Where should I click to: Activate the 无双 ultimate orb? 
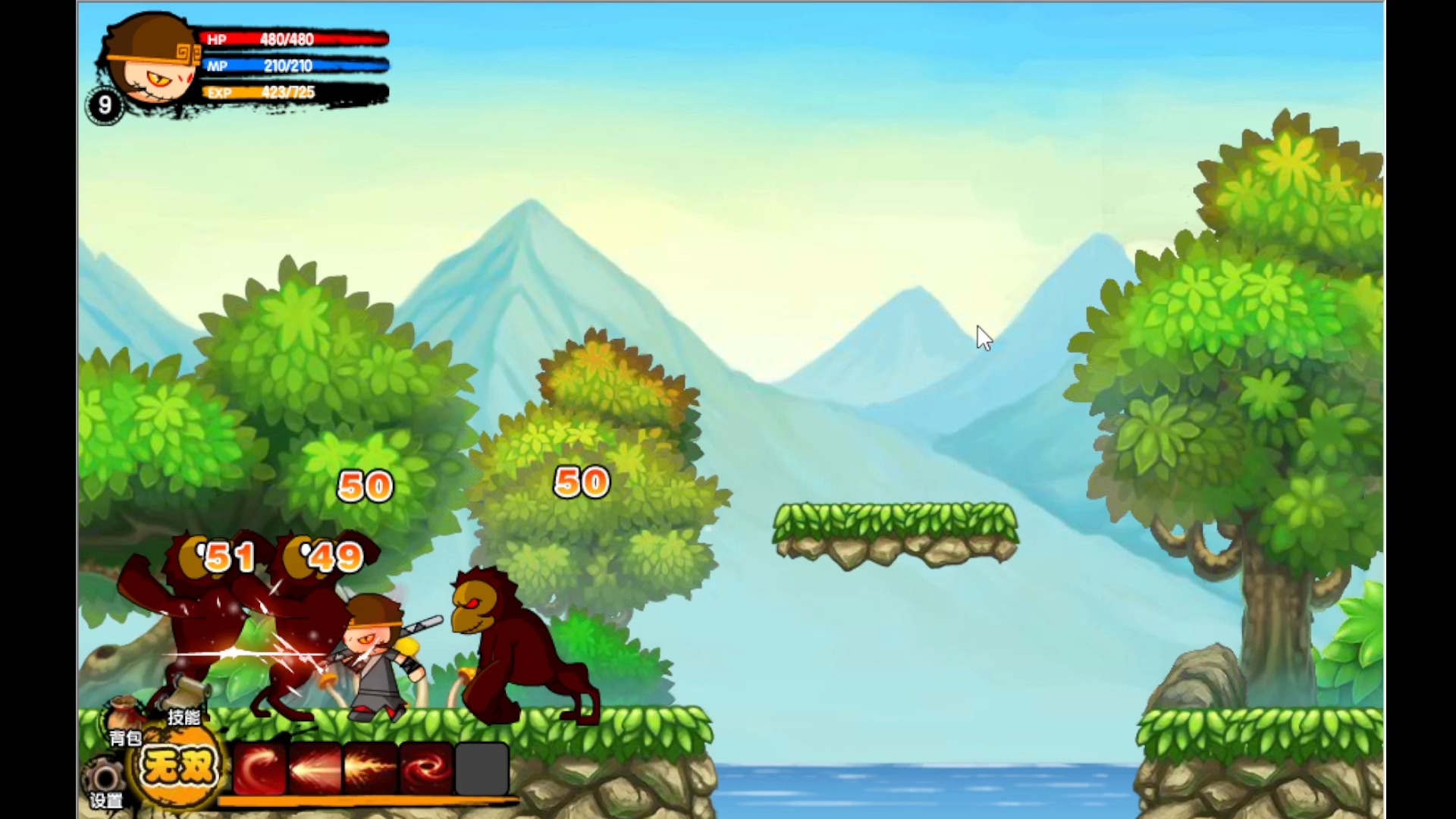tap(178, 767)
